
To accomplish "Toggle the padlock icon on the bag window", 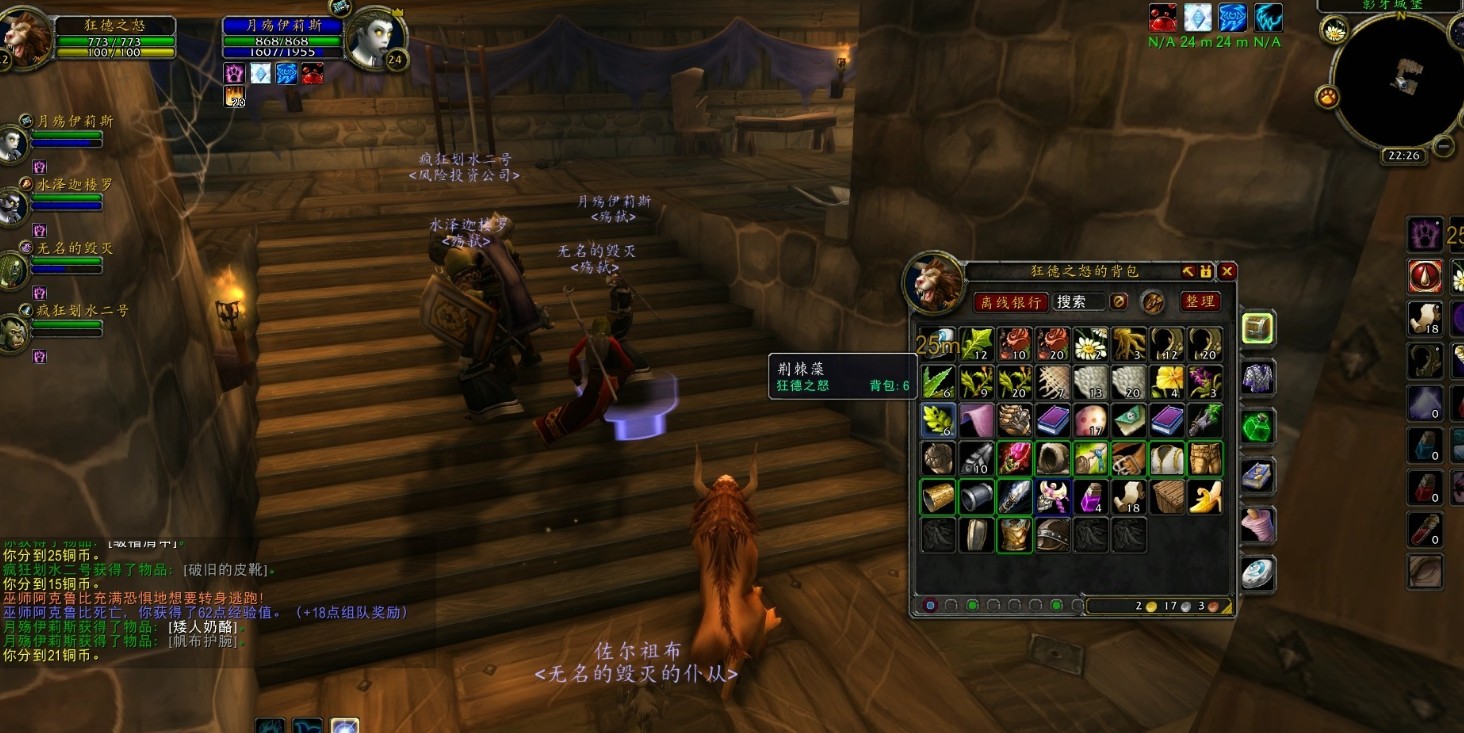I will pos(1206,271).
